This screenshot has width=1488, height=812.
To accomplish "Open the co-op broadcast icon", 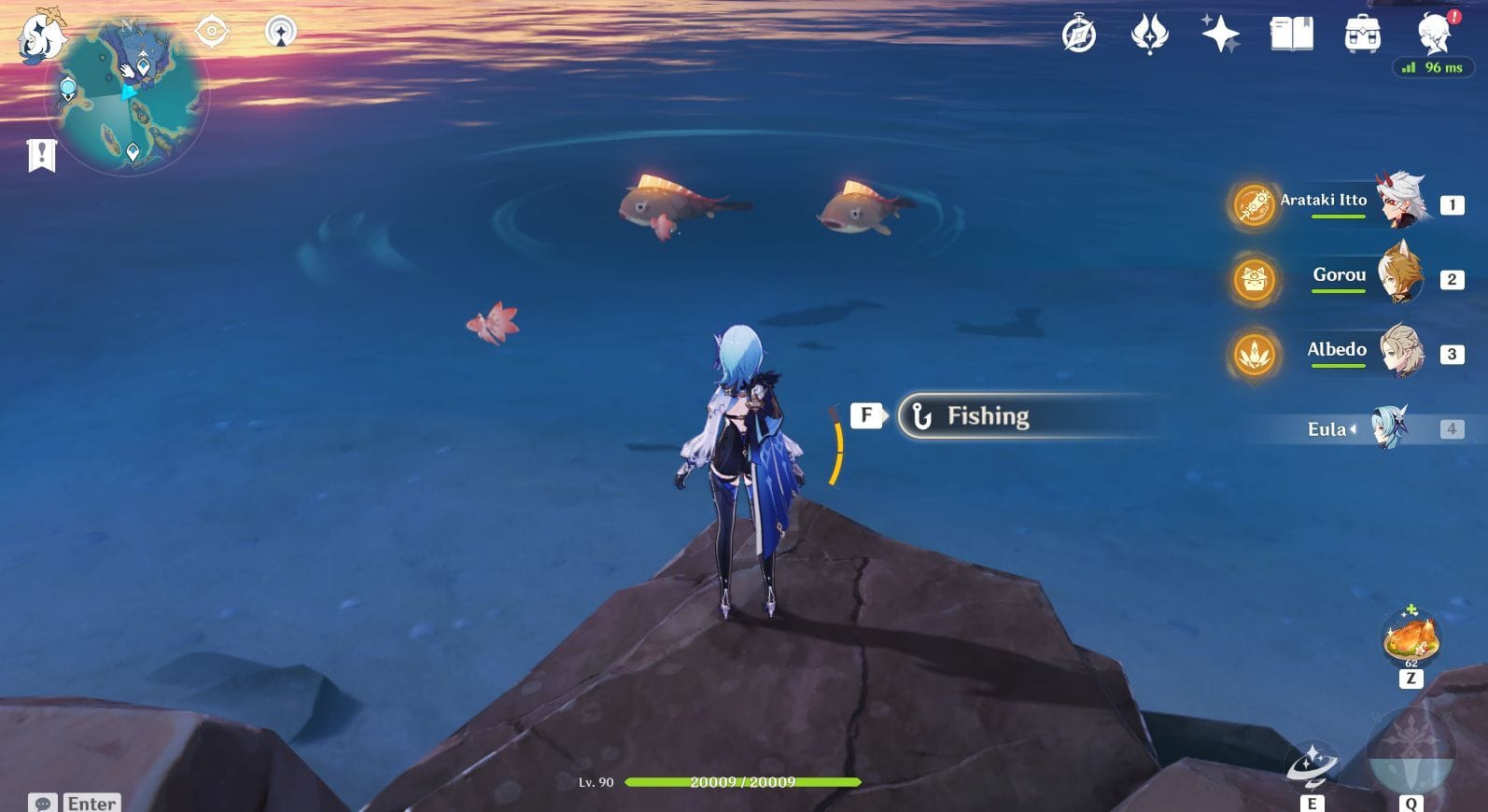I will pyautogui.click(x=278, y=31).
